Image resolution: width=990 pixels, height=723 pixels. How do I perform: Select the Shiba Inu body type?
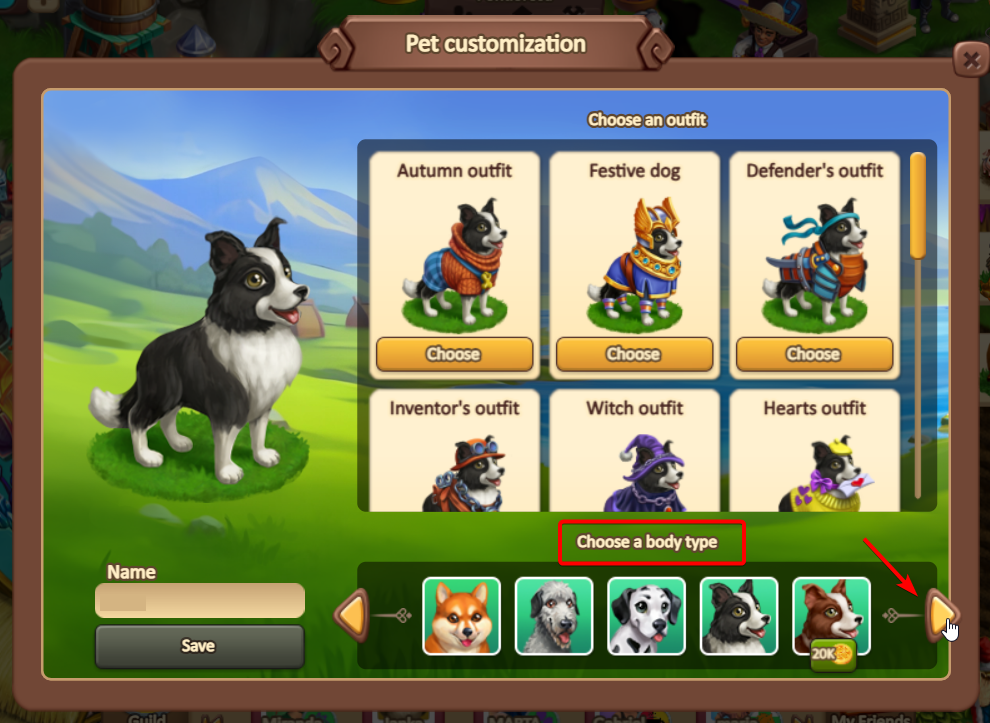click(461, 616)
